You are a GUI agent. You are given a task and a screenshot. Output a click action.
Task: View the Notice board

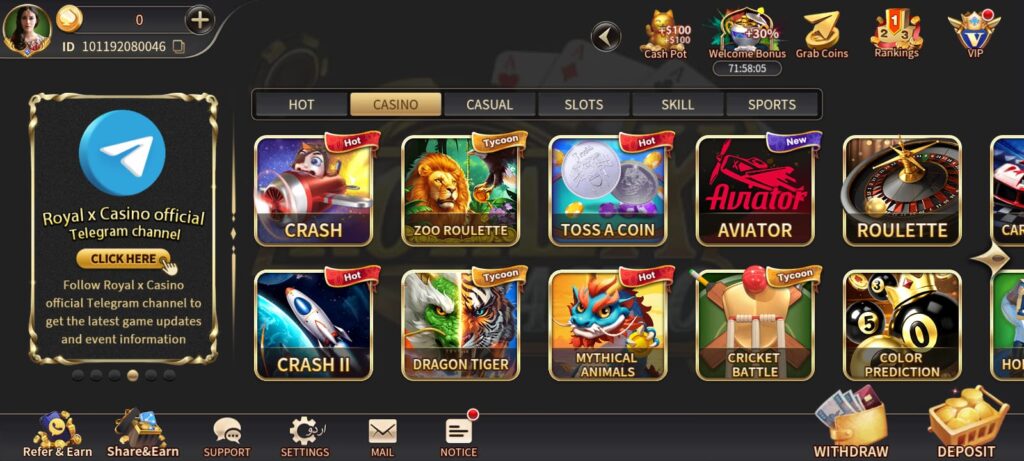(459, 436)
